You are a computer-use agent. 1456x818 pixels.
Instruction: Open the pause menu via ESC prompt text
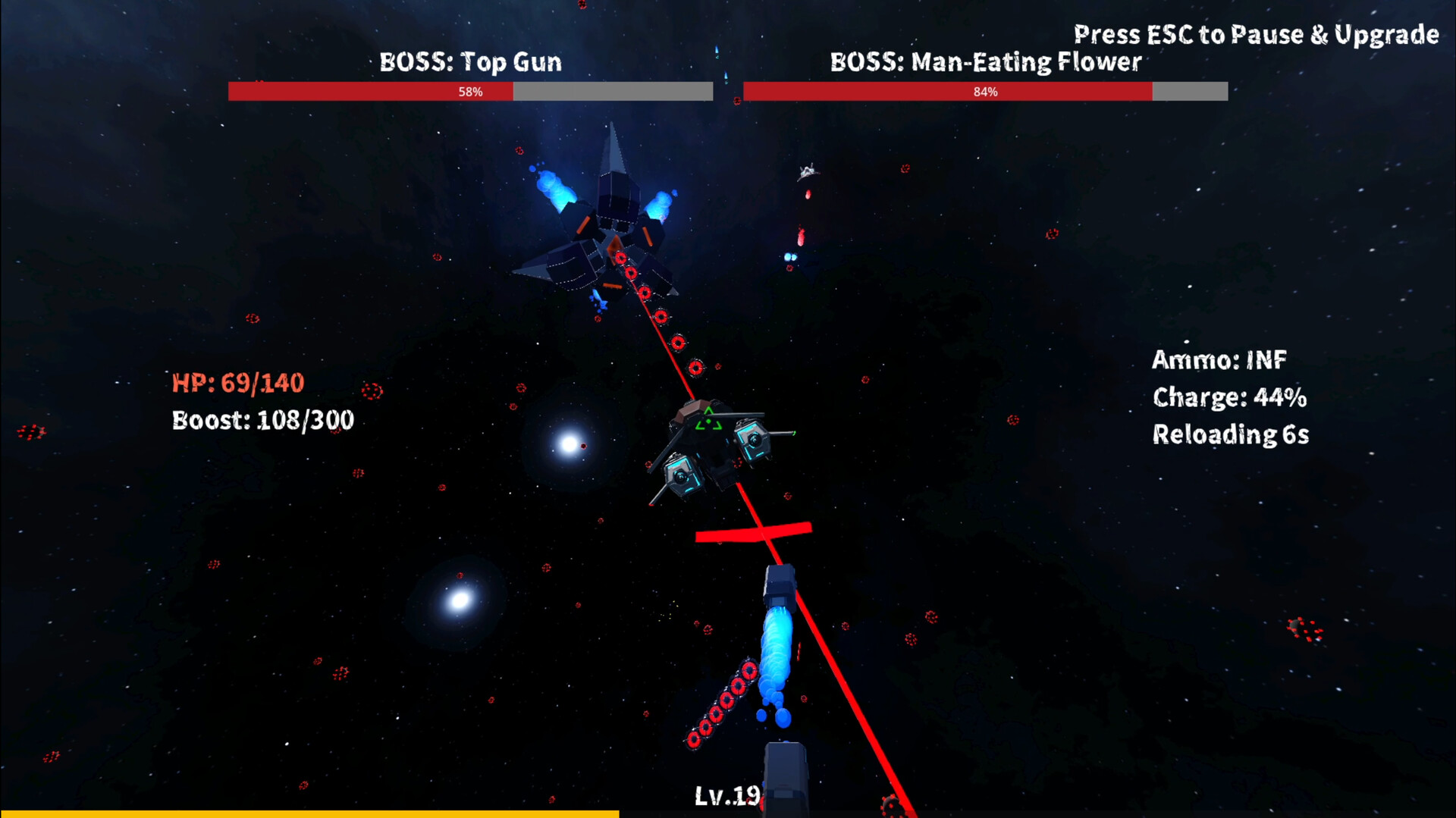(1255, 34)
